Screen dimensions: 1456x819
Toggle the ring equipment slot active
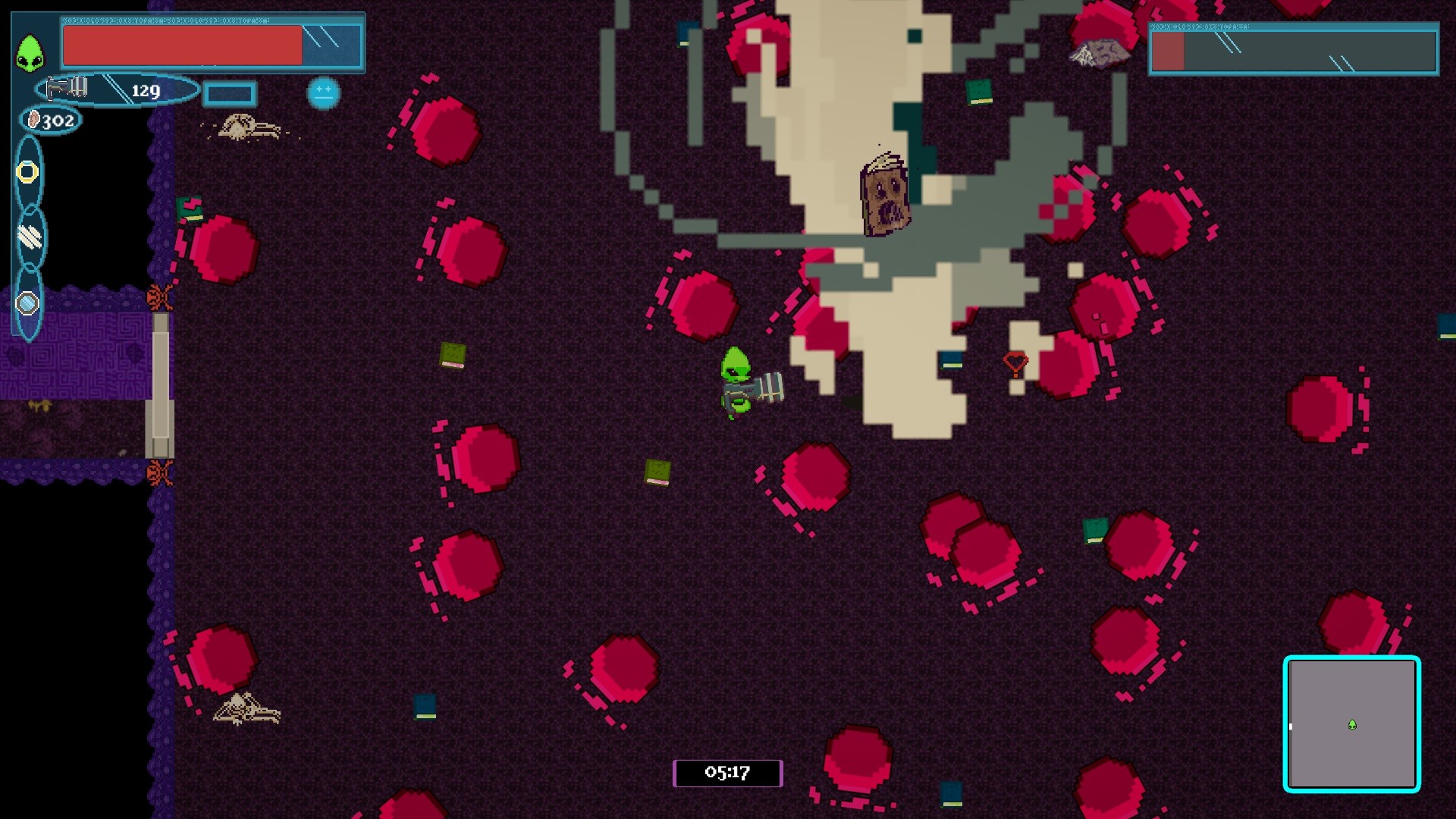coord(28,172)
